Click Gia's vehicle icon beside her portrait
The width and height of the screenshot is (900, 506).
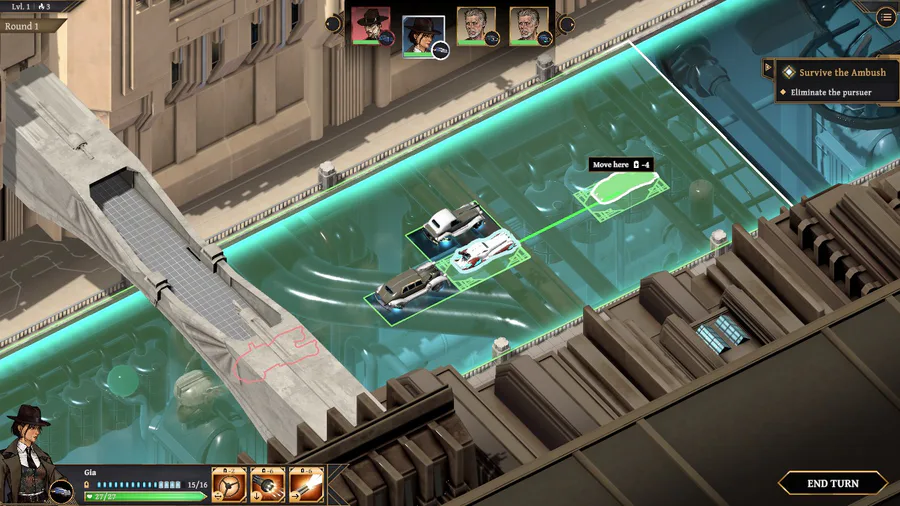coord(62,490)
